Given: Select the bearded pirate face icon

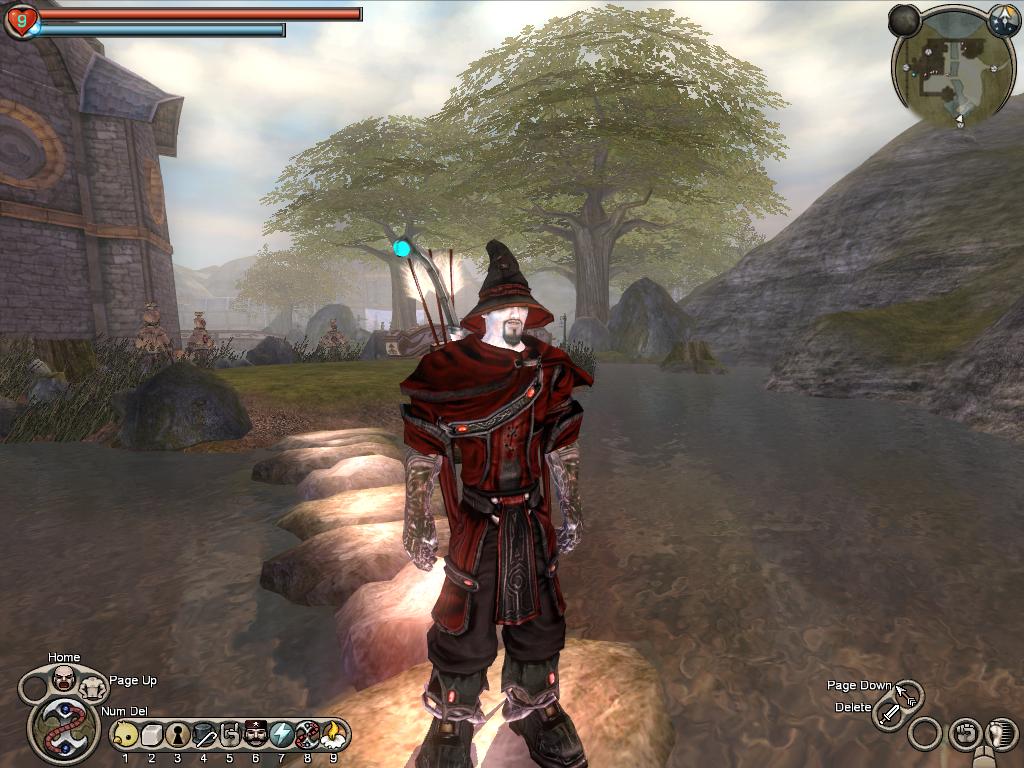Looking at the screenshot, I should coord(256,736).
